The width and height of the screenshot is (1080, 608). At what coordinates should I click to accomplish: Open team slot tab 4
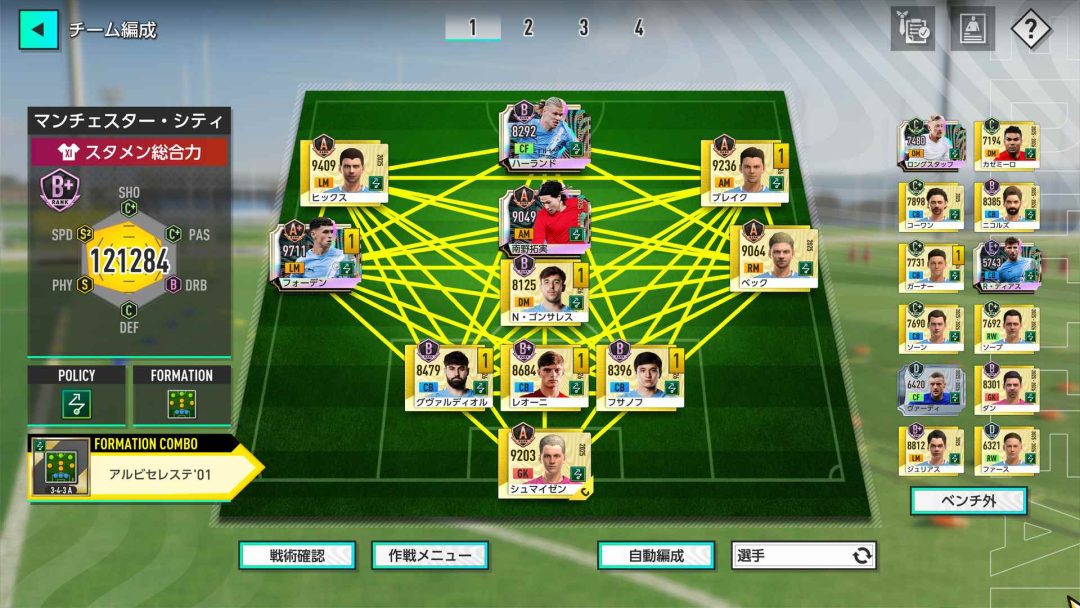click(x=638, y=28)
